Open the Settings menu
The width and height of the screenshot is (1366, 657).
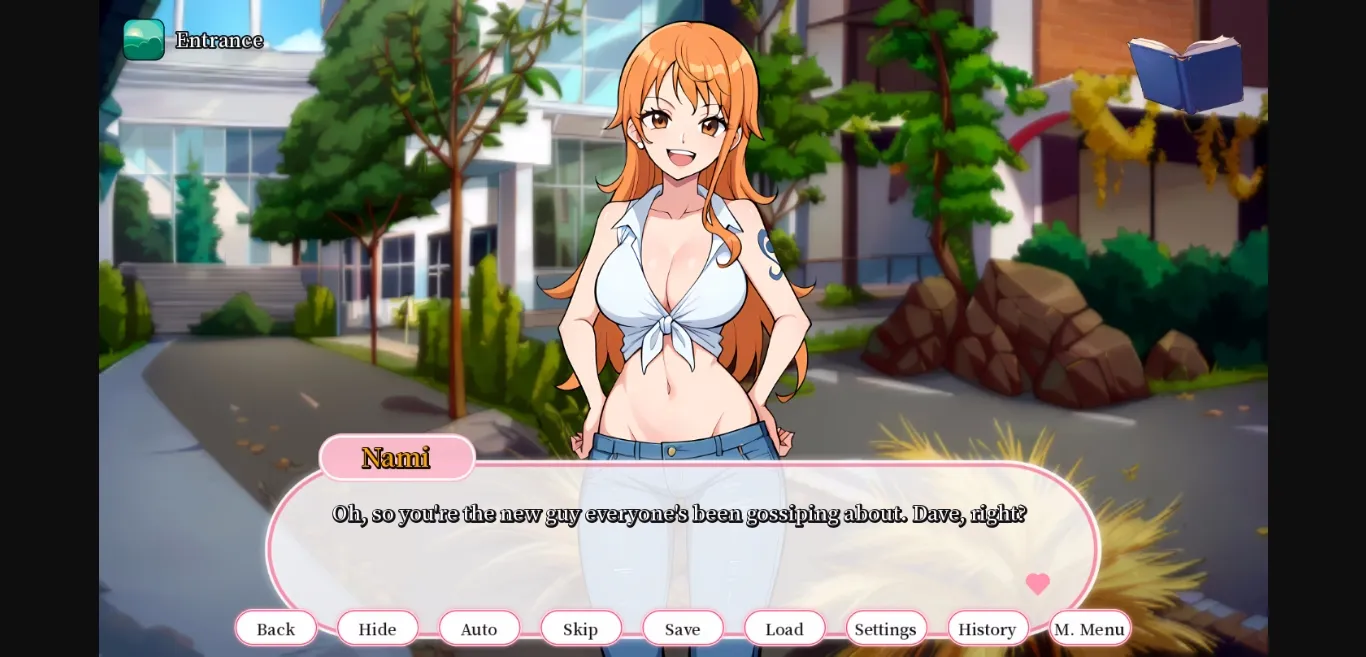[886, 629]
